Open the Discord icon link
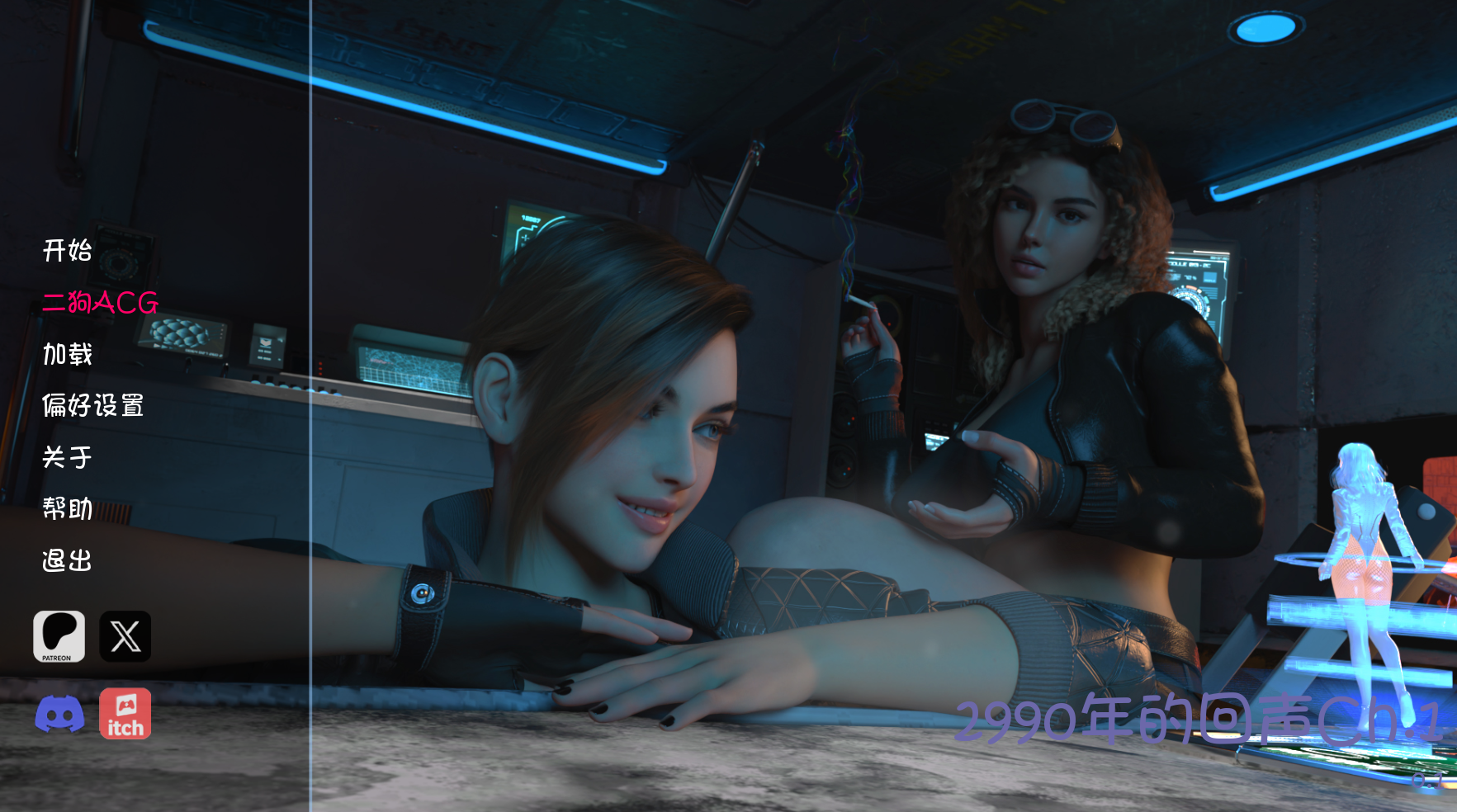 59,714
